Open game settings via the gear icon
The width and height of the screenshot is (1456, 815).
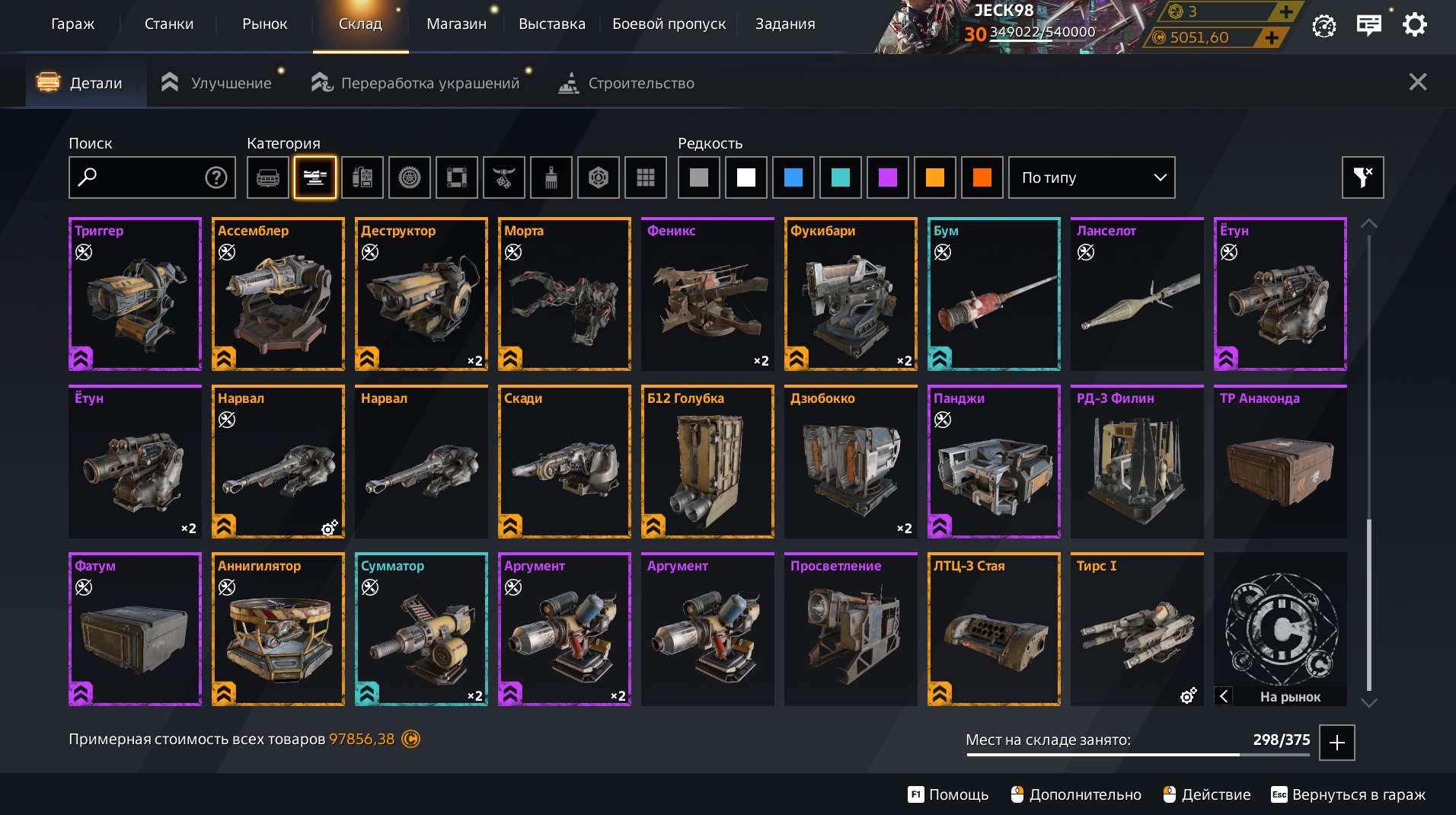tap(1416, 24)
